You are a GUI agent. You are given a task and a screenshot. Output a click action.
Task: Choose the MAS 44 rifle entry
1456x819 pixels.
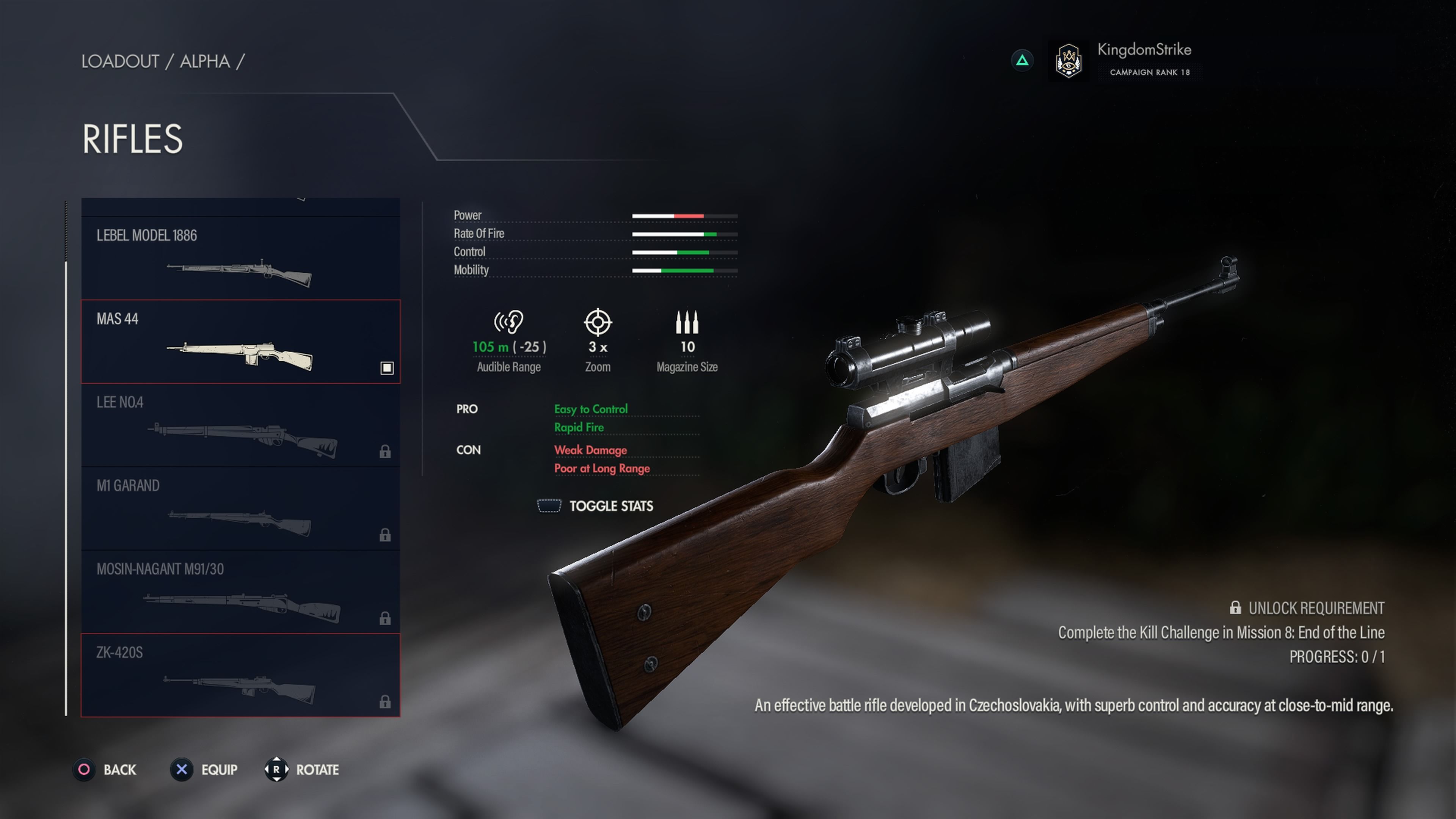pos(240,341)
